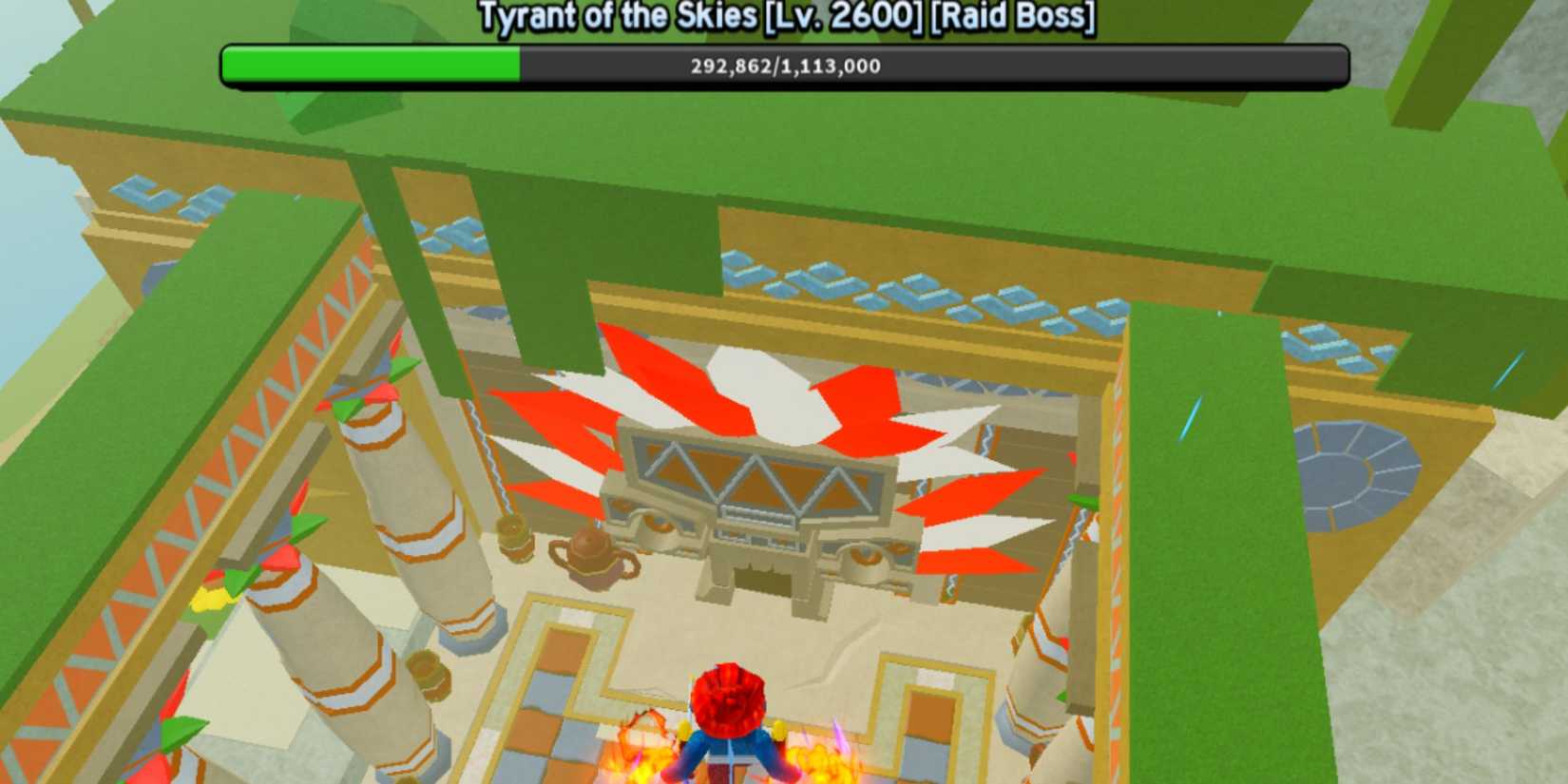The width and height of the screenshot is (1568, 784).
Task: Click the green portion of the boss health bar
Action: (371, 66)
